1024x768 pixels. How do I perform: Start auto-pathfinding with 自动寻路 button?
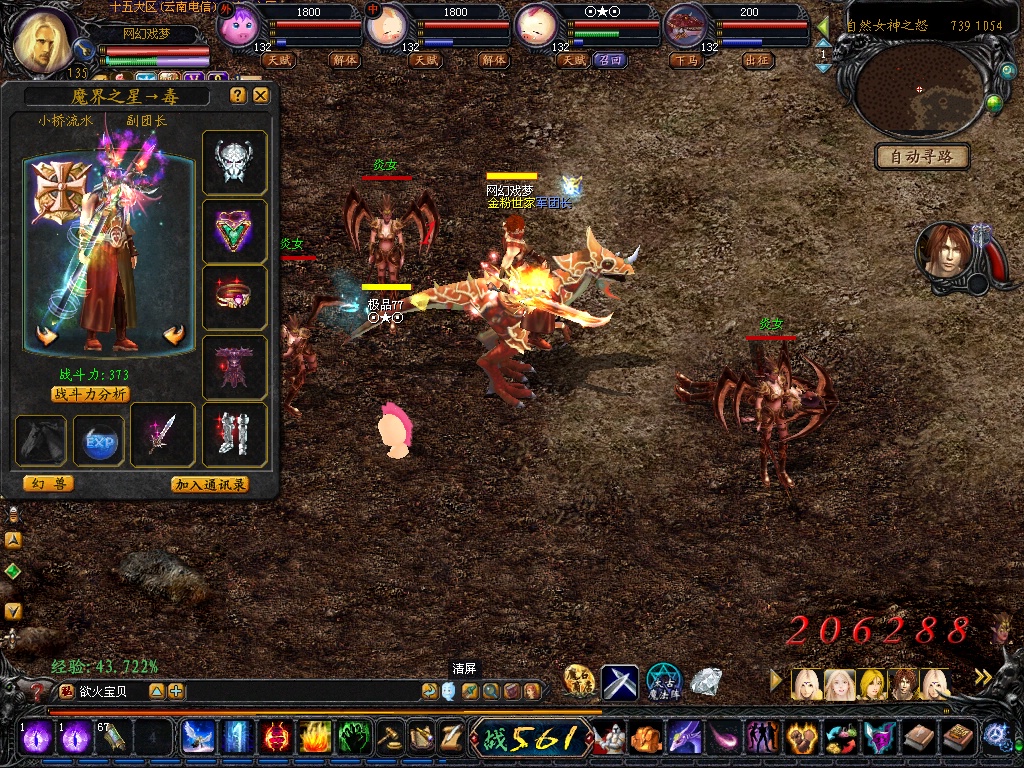coord(922,157)
